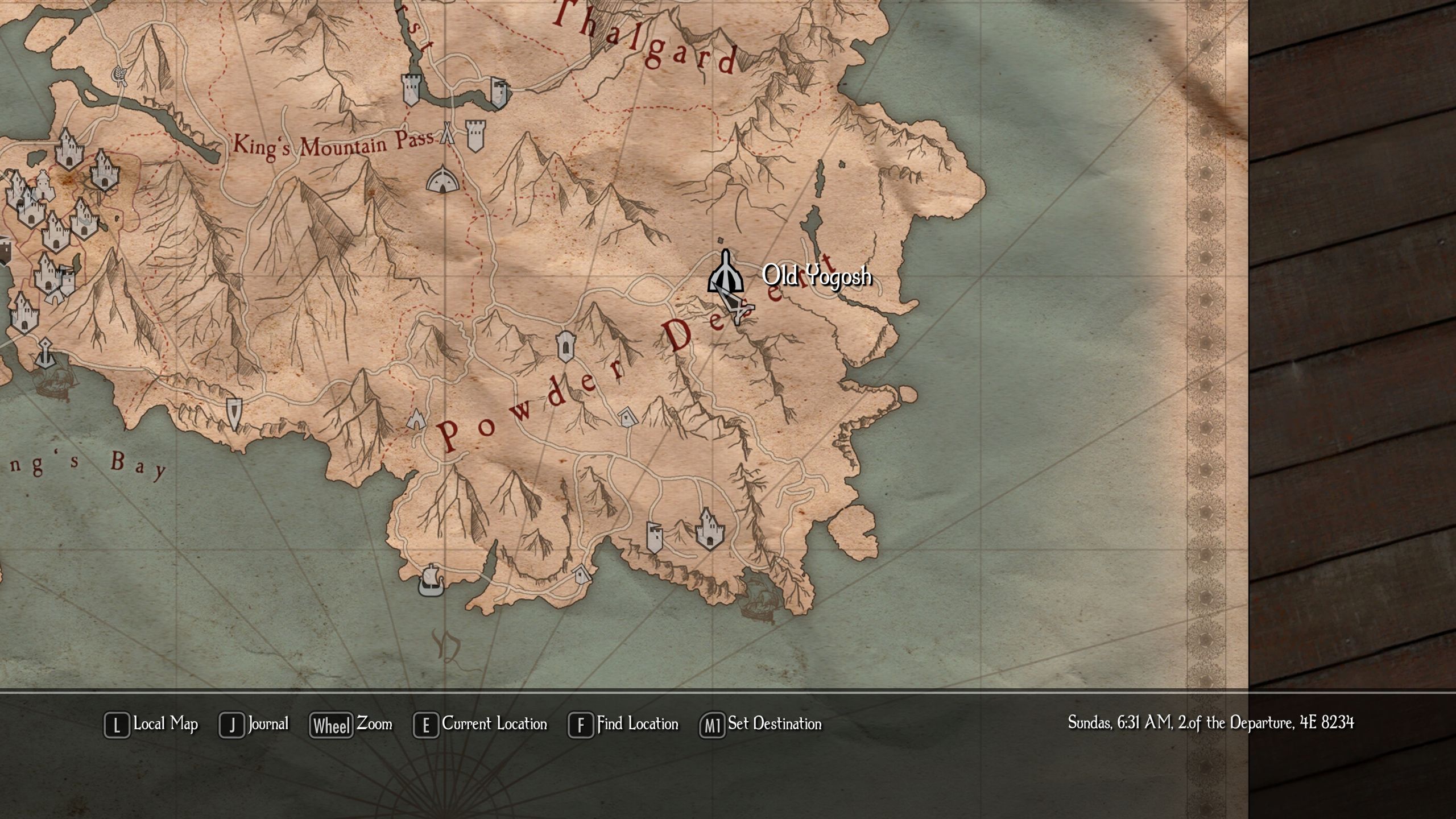Click the arched doorway marker in Powder Desert
Viewport: 1456px width, 819px height.
point(565,346)
